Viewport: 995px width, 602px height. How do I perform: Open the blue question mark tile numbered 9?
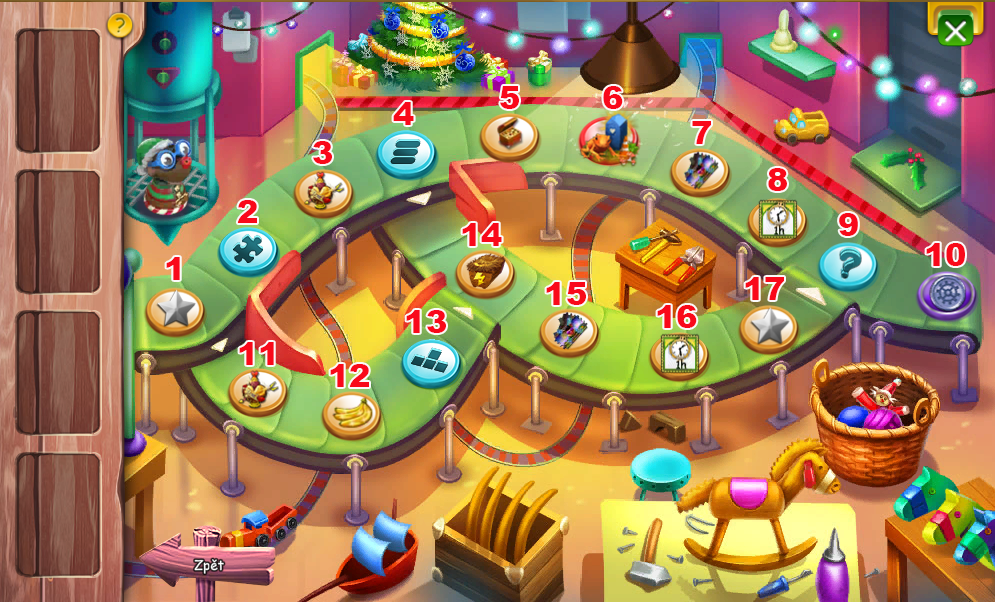[x=847, y=265]
